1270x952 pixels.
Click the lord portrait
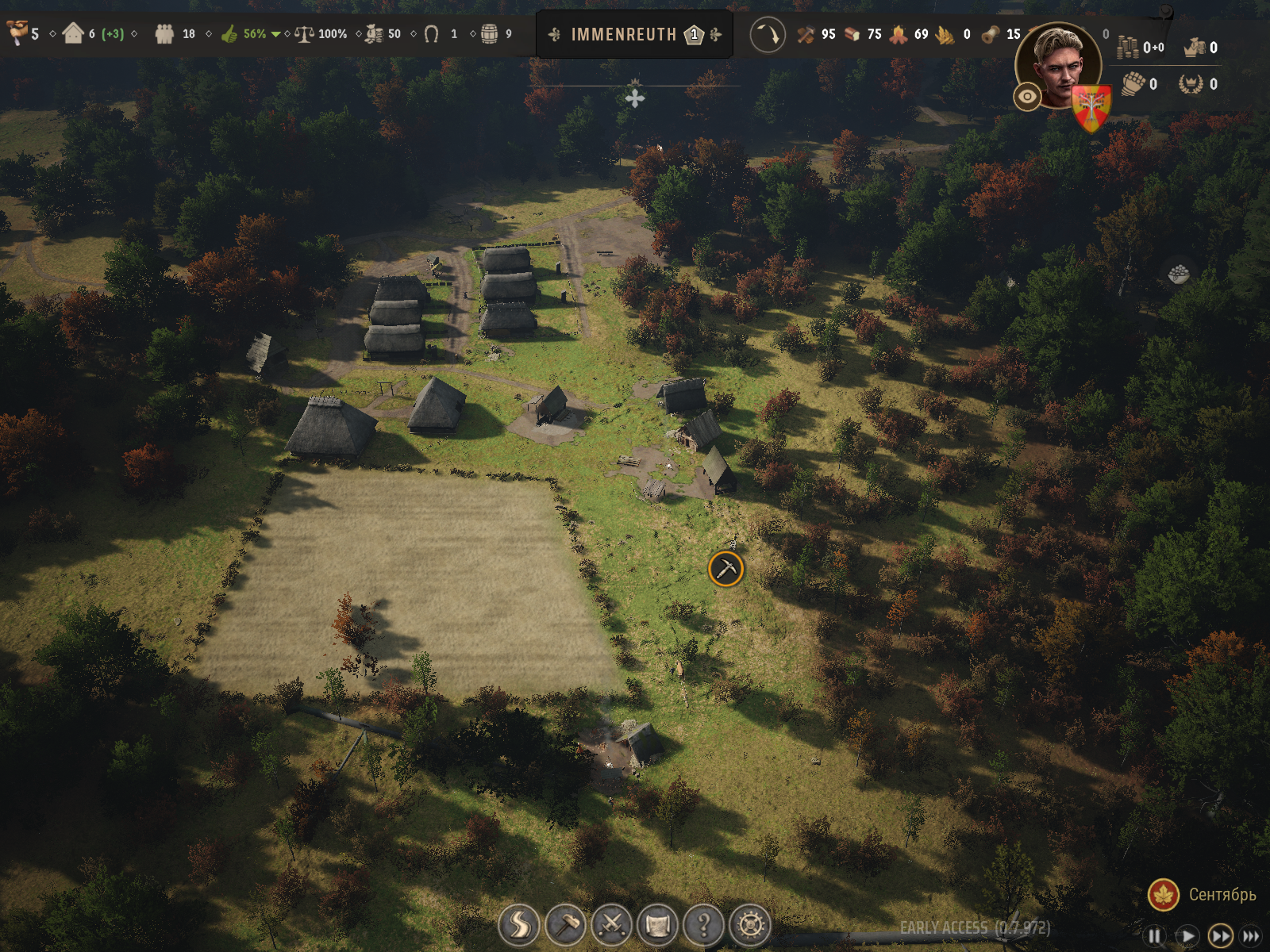(1060, 65)
